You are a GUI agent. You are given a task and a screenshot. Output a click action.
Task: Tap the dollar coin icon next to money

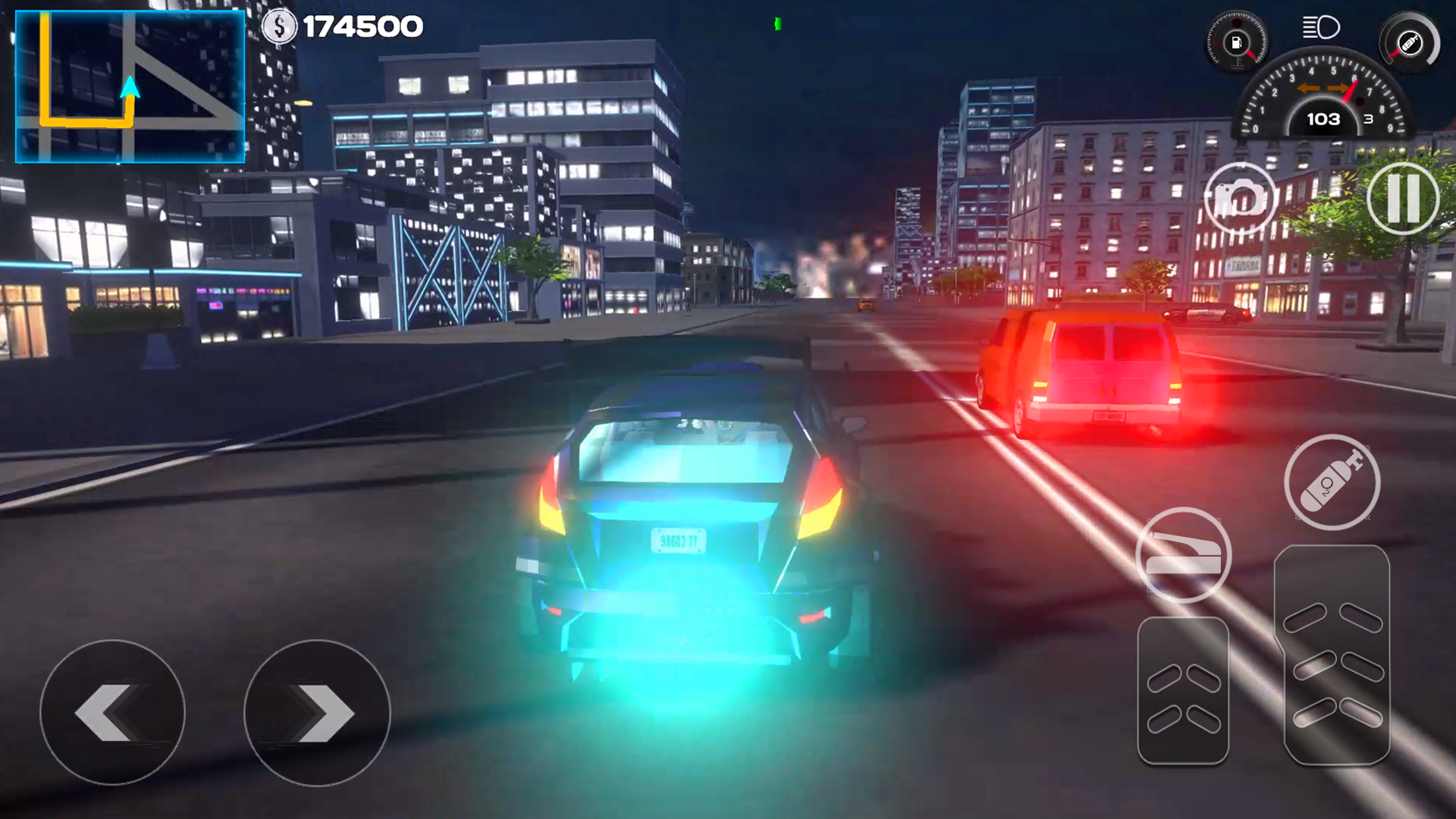tap(279, 25)
